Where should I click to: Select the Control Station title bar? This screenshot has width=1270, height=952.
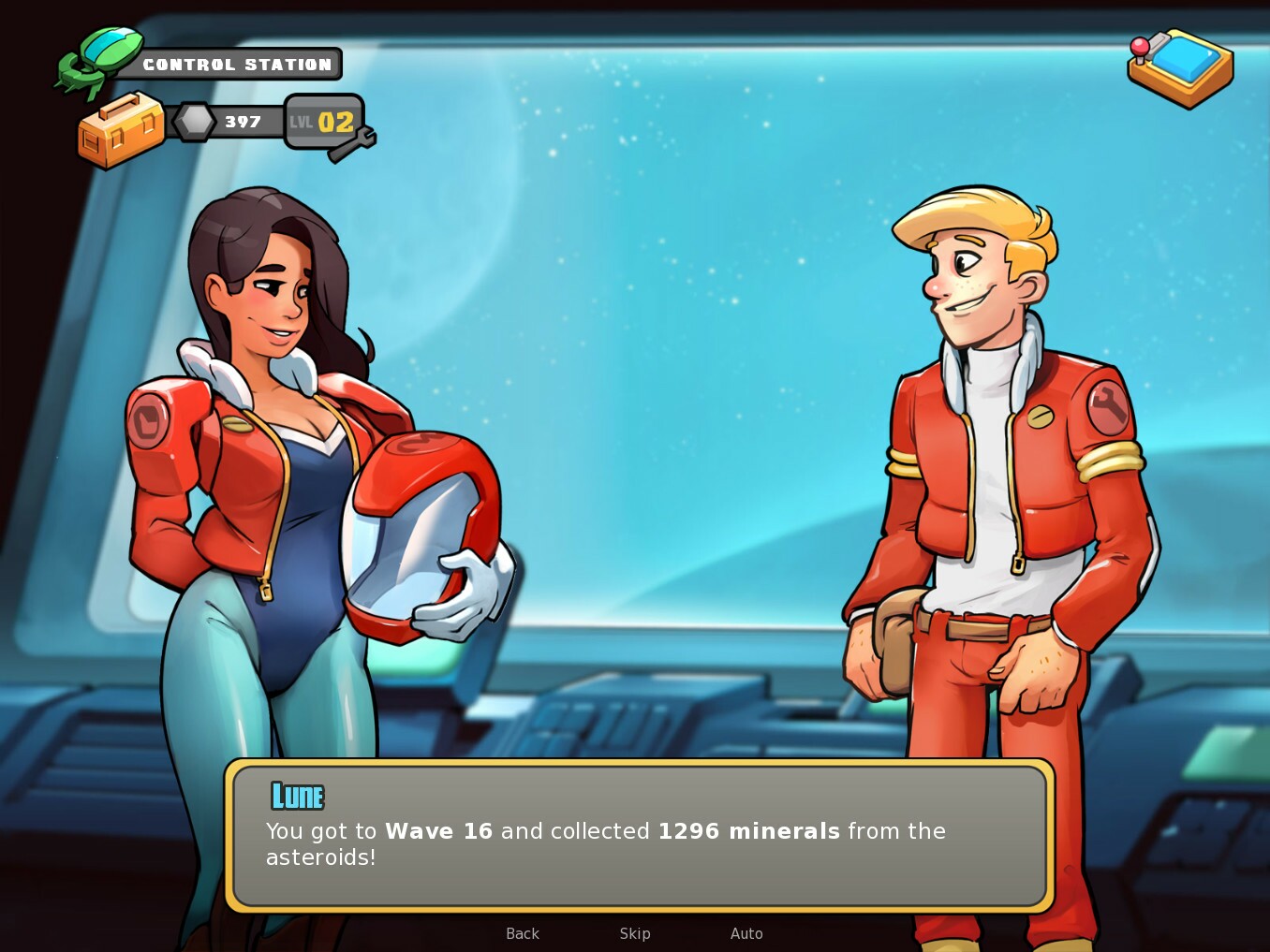(237, 64)
